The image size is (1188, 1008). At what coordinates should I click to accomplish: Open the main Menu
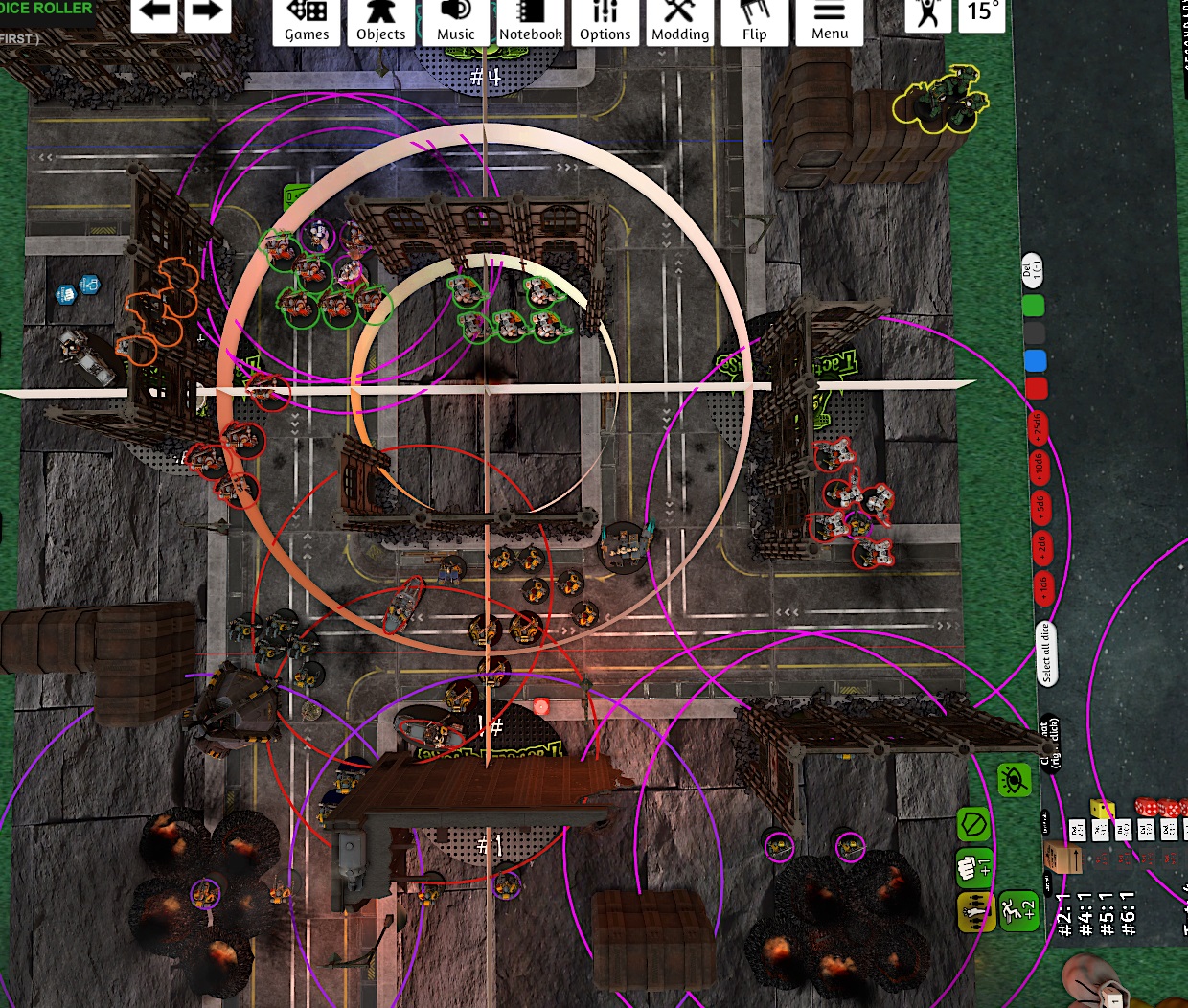[830, 22]
